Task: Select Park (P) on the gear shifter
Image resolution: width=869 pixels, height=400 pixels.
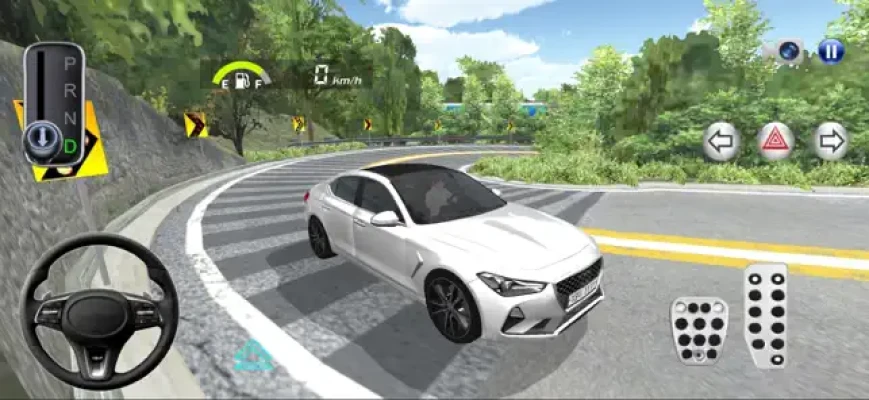Action: click(70, 64)
